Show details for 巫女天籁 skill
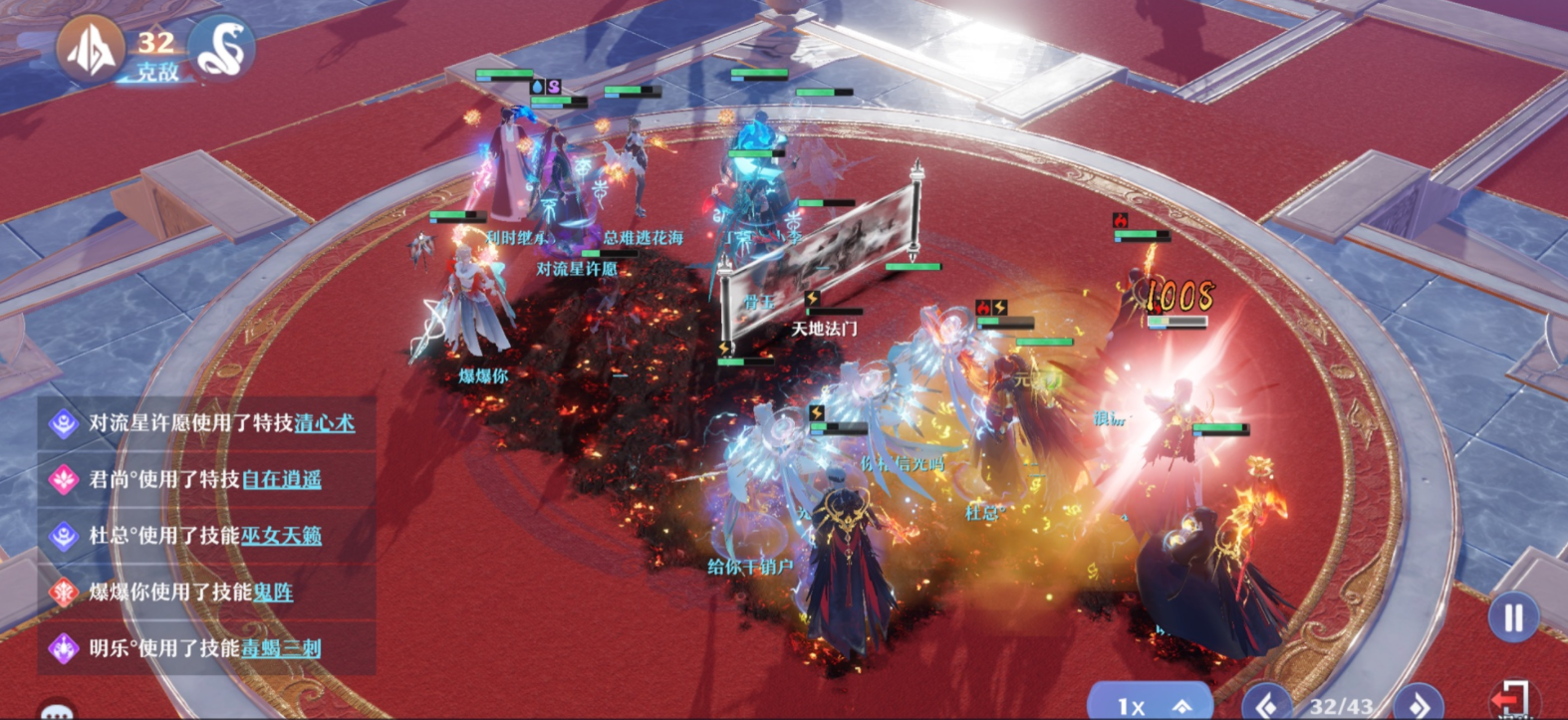Screen dimensions: 1568x720 tap(281, 536)
